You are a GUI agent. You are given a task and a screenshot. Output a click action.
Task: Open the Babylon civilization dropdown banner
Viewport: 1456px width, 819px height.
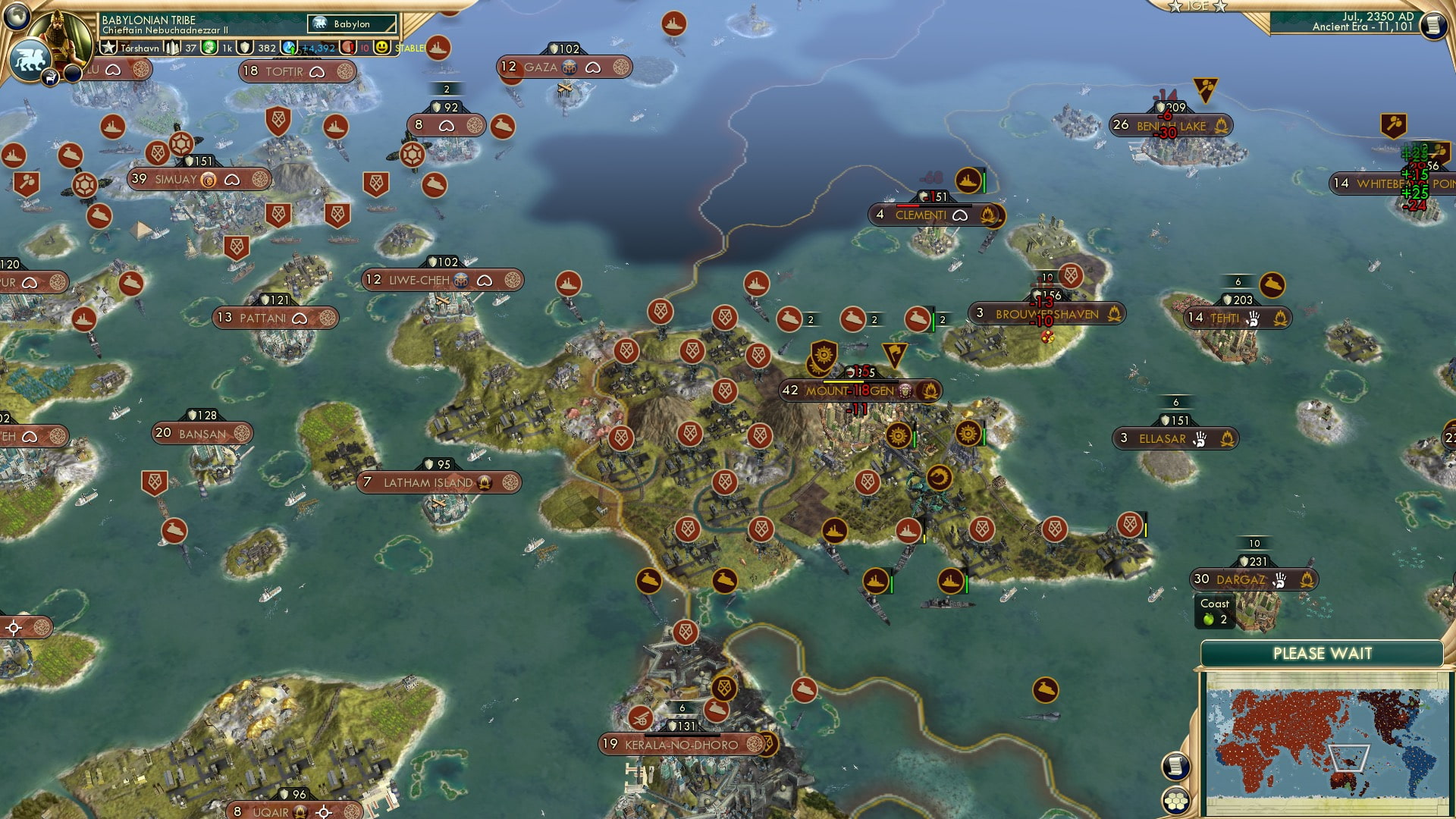[349, 24]
